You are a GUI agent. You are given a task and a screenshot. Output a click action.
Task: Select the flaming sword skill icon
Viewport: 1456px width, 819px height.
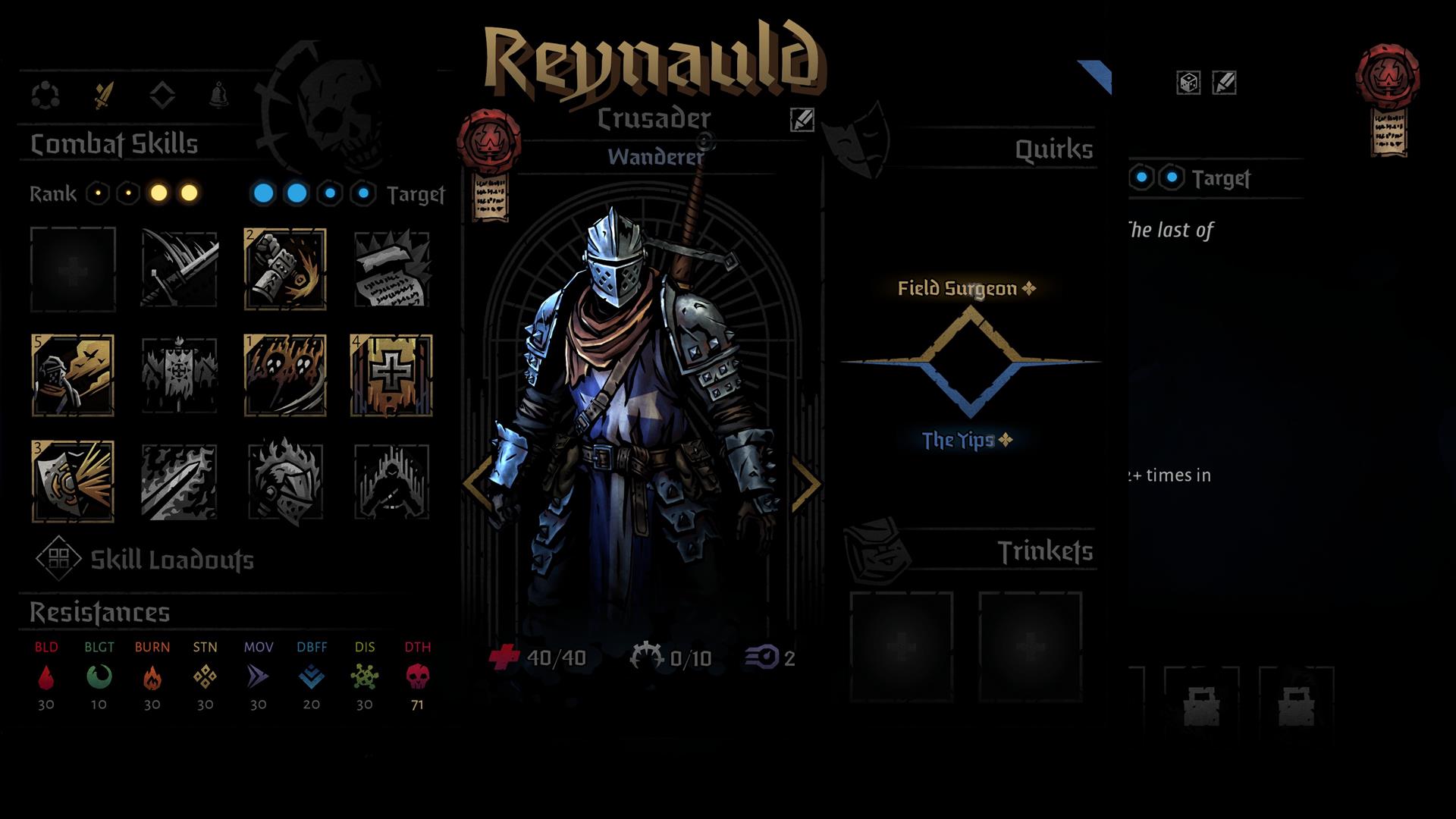(x=179, y=482)
